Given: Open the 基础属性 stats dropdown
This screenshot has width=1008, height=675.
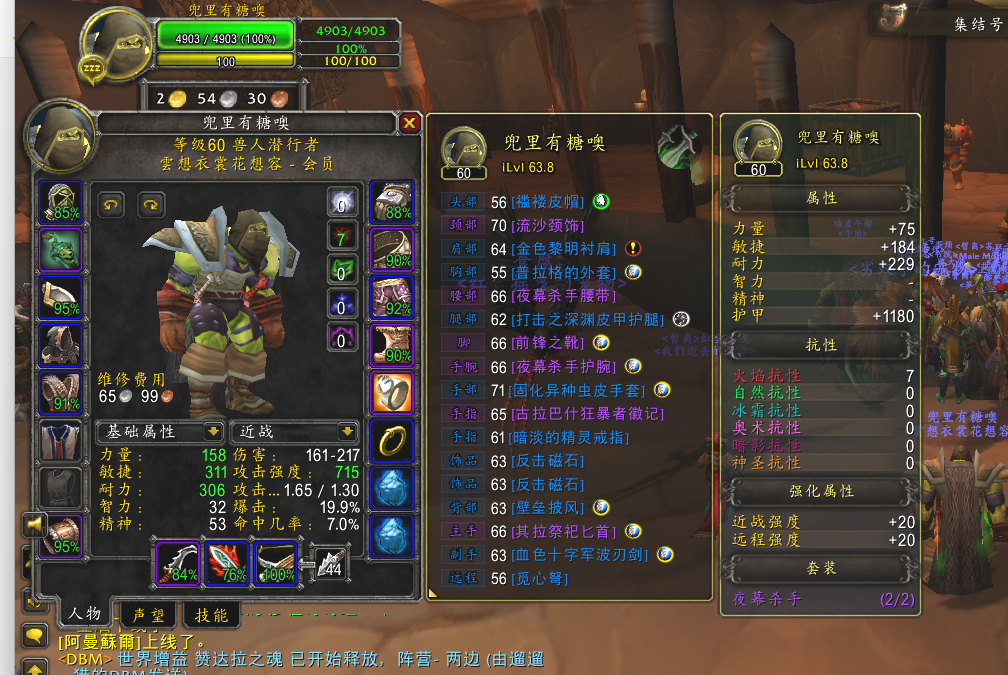Looking at the screenshot, I should coord(159,432).
